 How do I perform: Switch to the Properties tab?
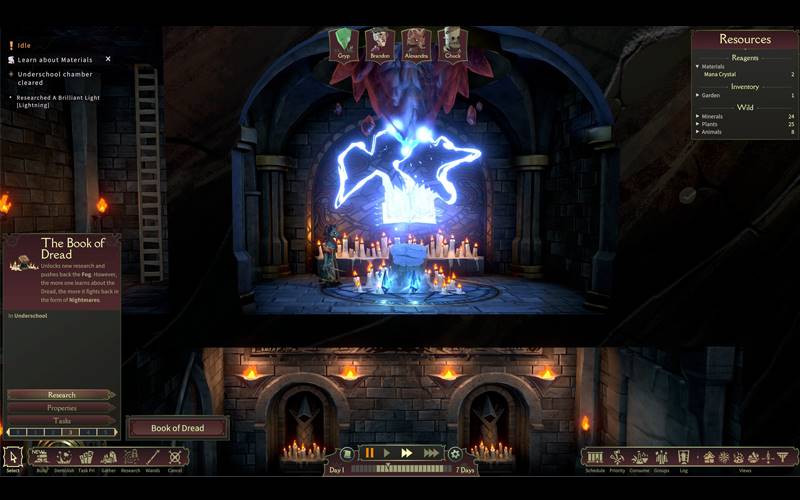click(x=61, y=408)
